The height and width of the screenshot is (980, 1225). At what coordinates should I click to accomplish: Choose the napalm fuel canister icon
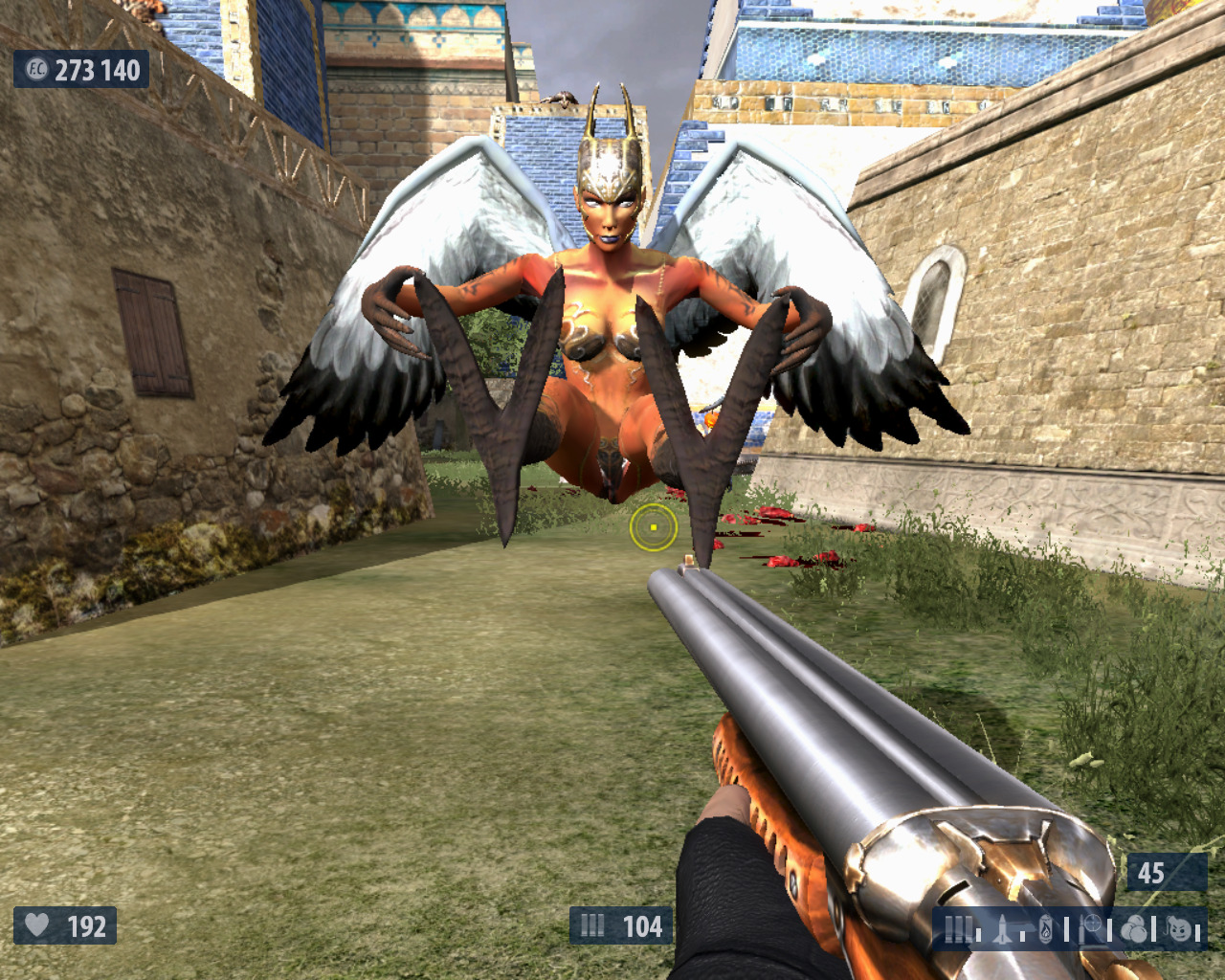click(1045, 928)
